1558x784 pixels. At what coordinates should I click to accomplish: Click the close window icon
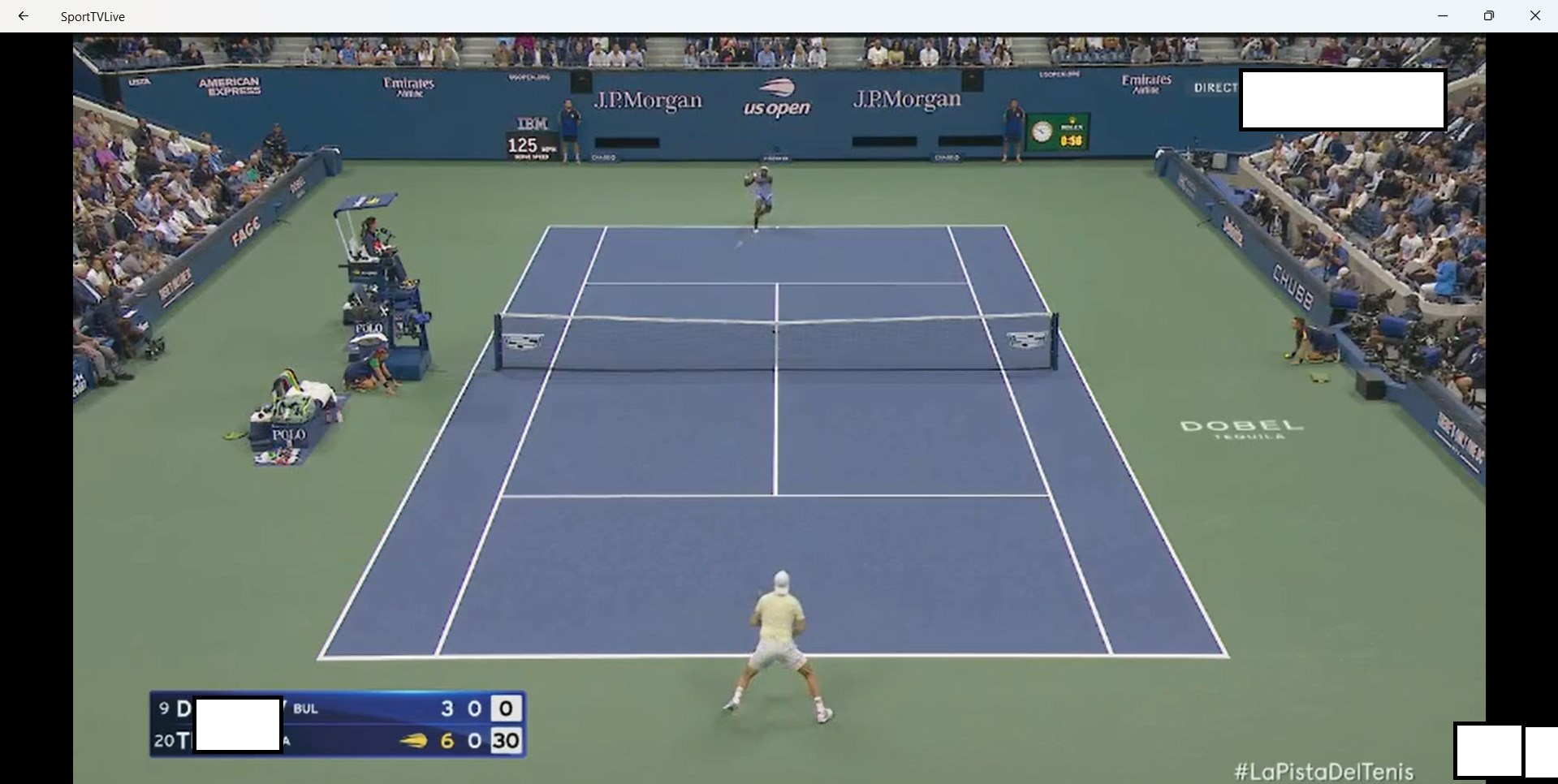pyautogui.click(x=1534, y=15)
